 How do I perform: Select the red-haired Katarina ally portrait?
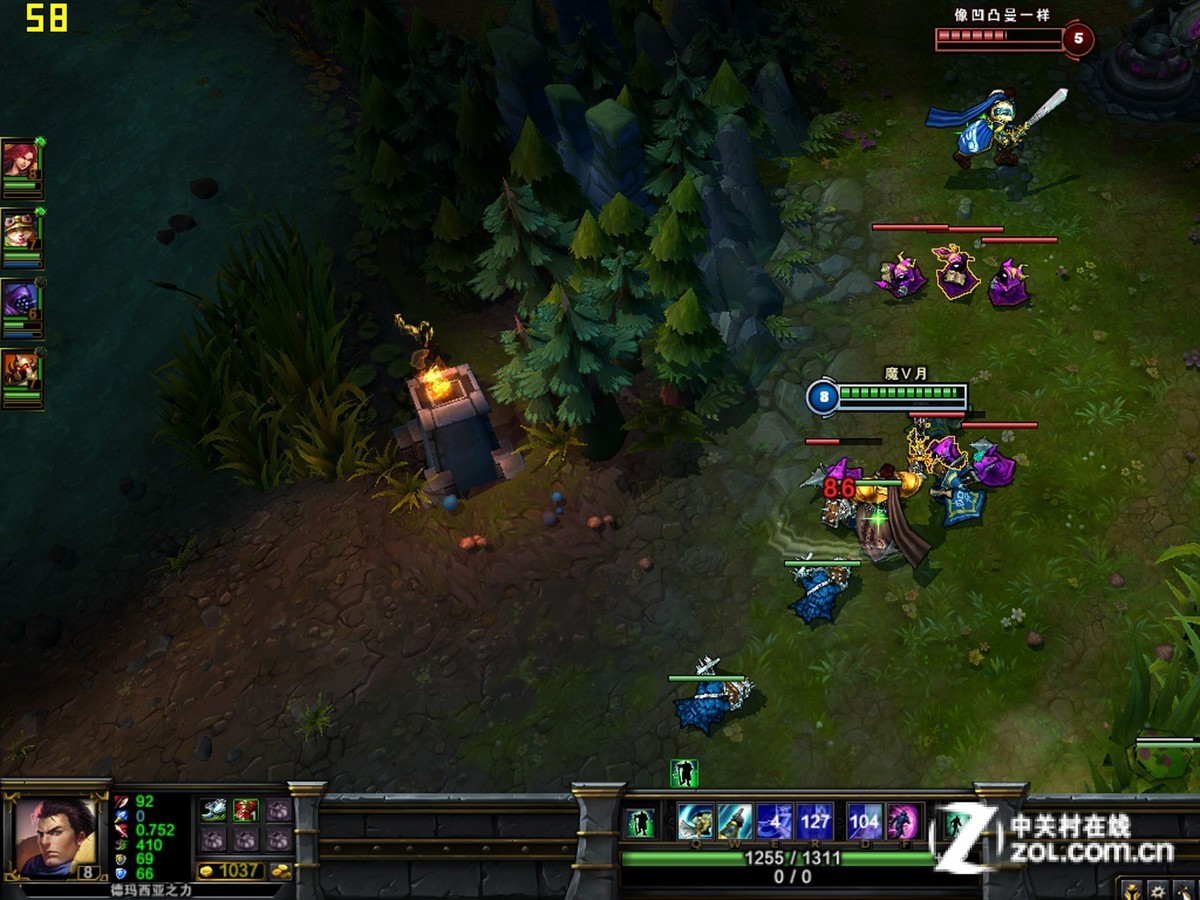(19, 160)
